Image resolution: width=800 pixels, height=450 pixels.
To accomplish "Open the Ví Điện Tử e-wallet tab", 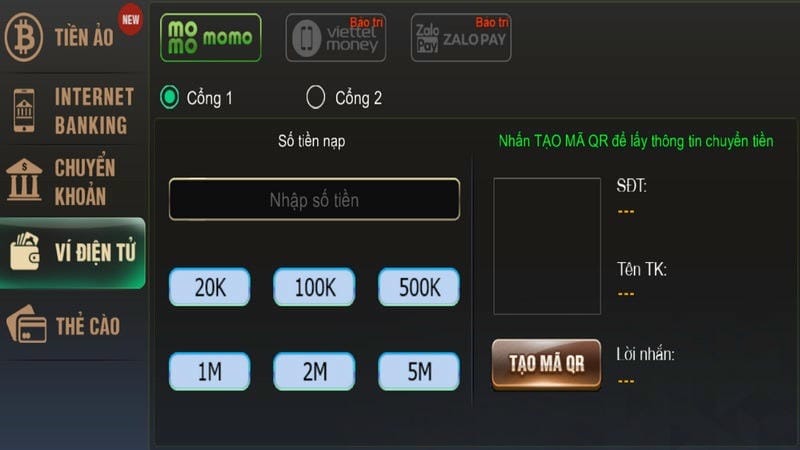I will (x=72, y=252).
